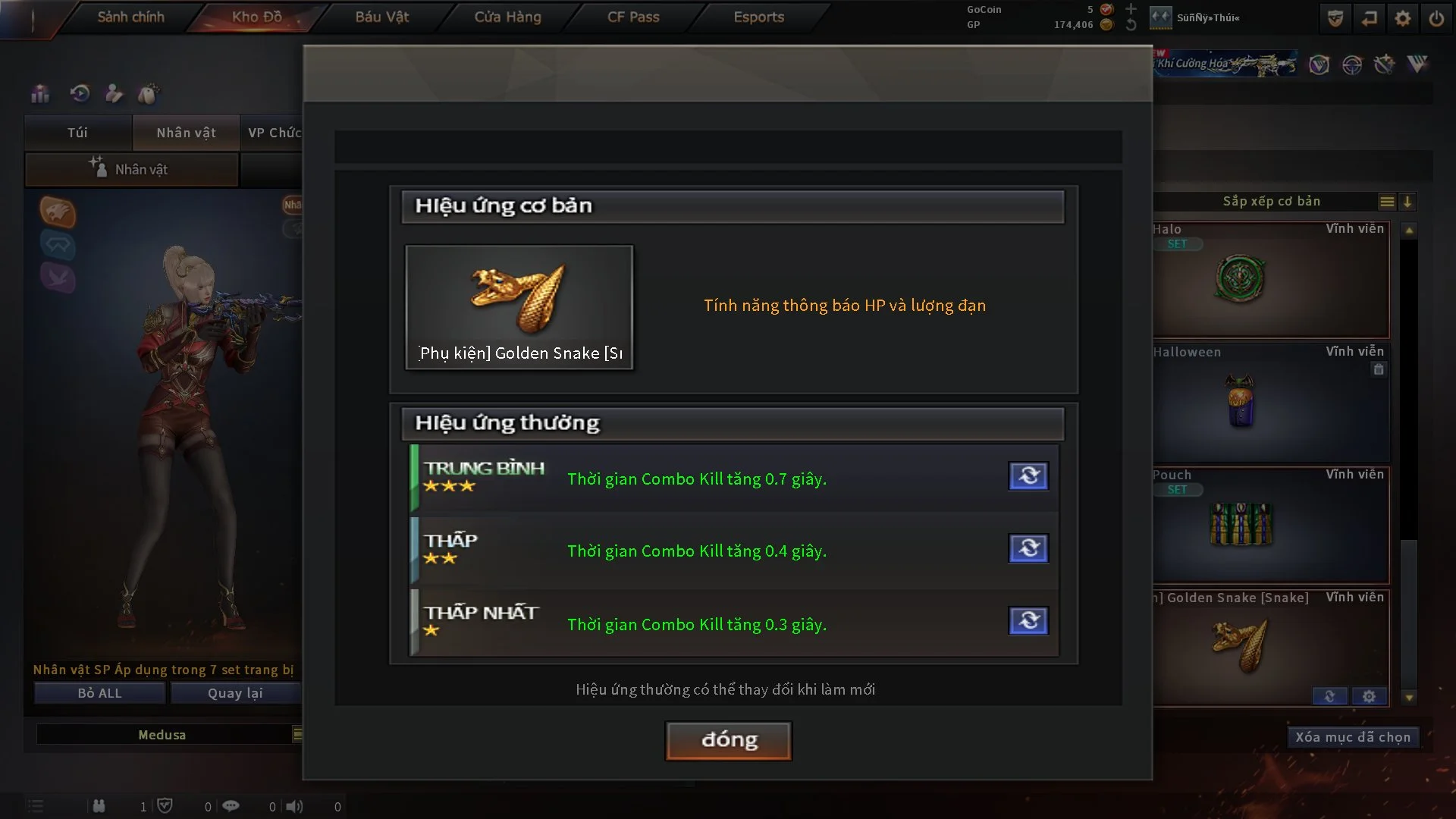Refresh the THẤP two-star bonus effect
Screen dimensions: 1456x819
(1028, 548)
